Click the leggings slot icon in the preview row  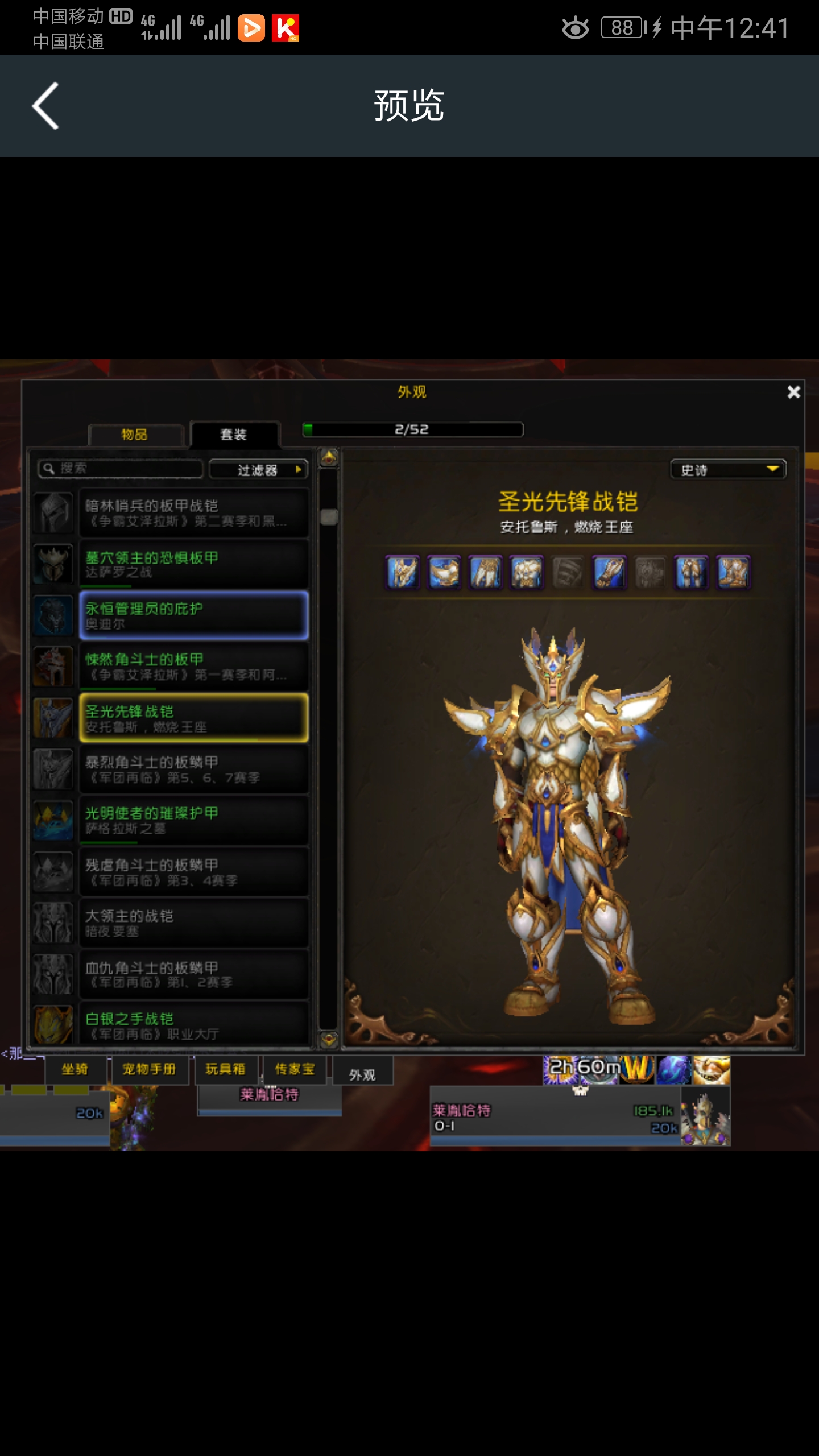(692, 573)
